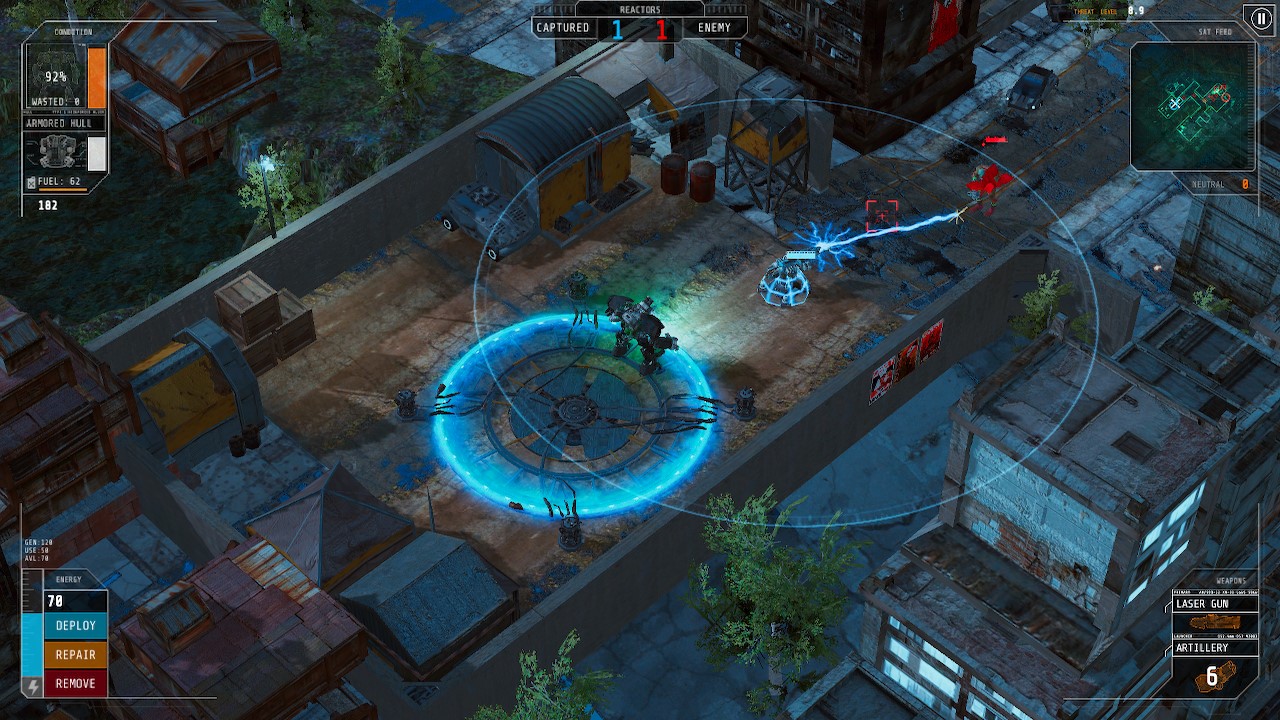Expand the WEAPONS panel header
1280x720 pixels.
[x=1232, y=581]
